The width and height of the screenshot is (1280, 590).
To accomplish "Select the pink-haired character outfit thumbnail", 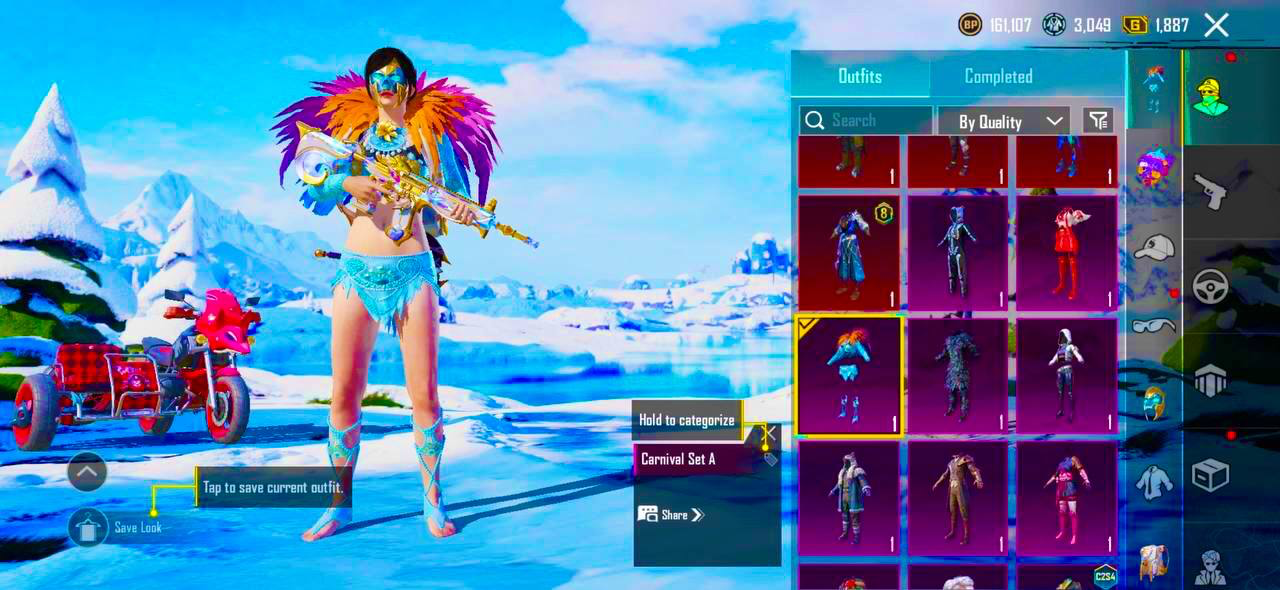I will [1066, 498].
